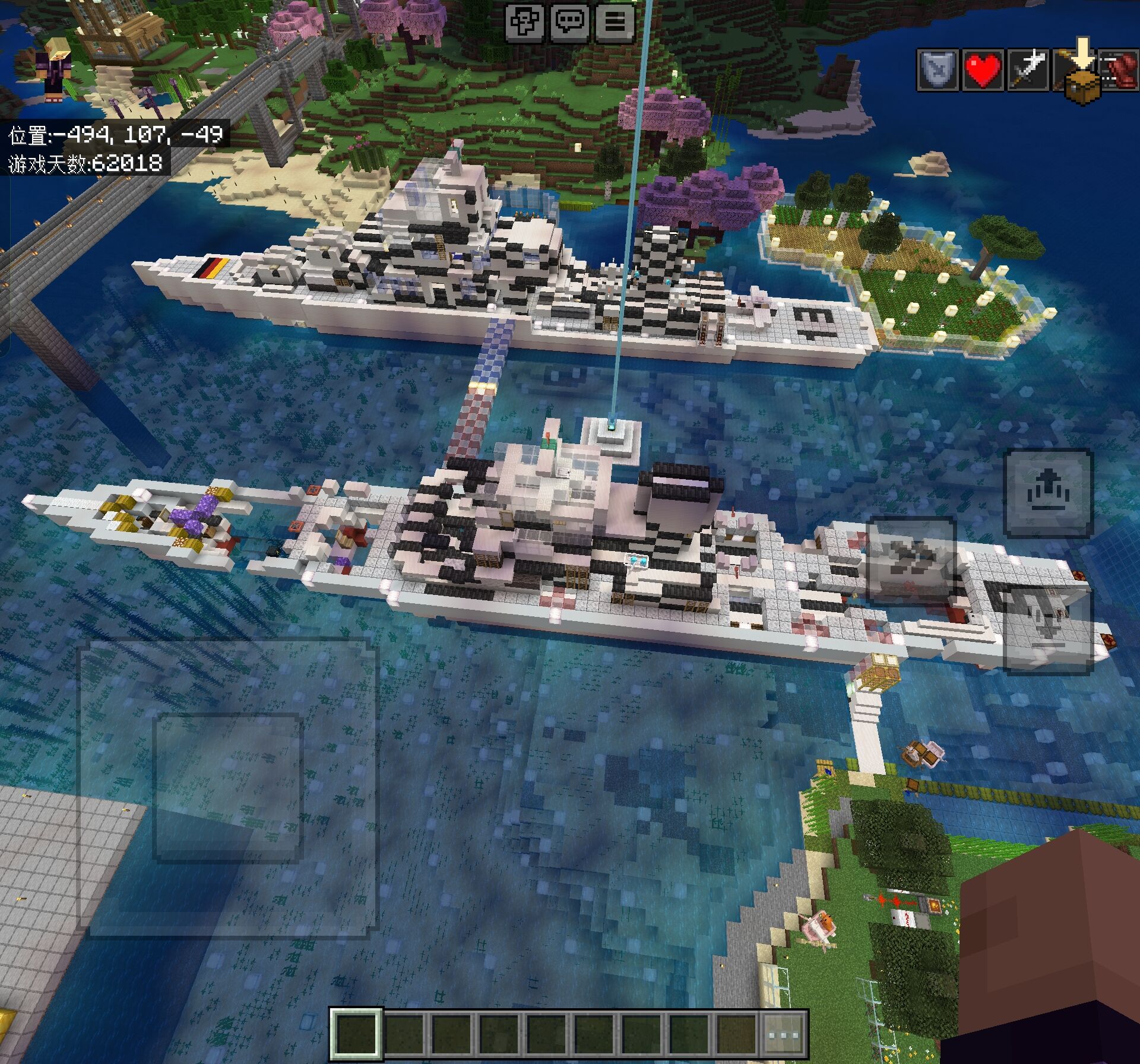Open the pause menu button
The image size is (1140, 1064).
[615, 23]
